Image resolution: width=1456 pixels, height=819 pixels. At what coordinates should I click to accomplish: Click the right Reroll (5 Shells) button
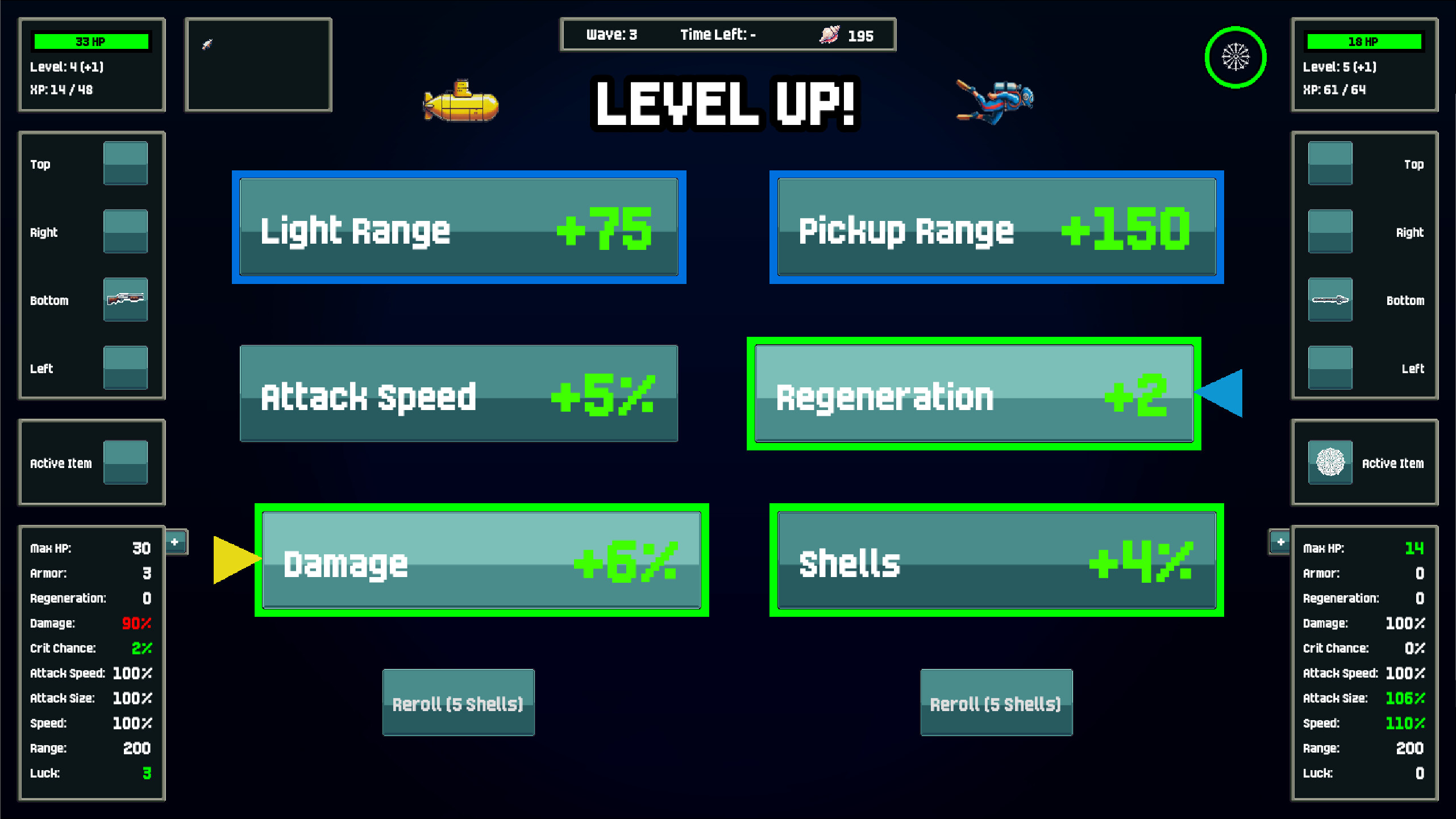point(995,703)
